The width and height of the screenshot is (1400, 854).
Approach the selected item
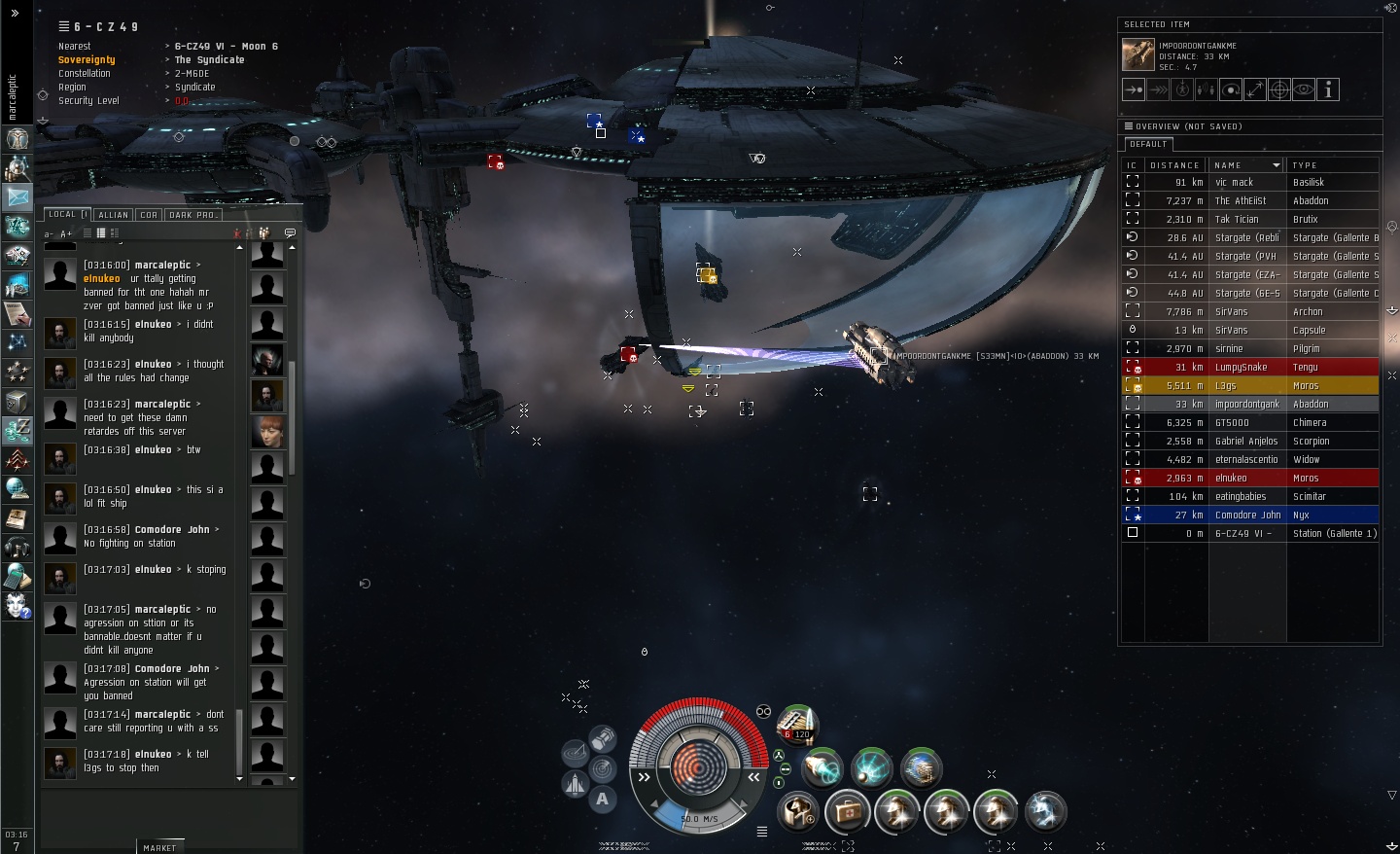point(1134,89)
